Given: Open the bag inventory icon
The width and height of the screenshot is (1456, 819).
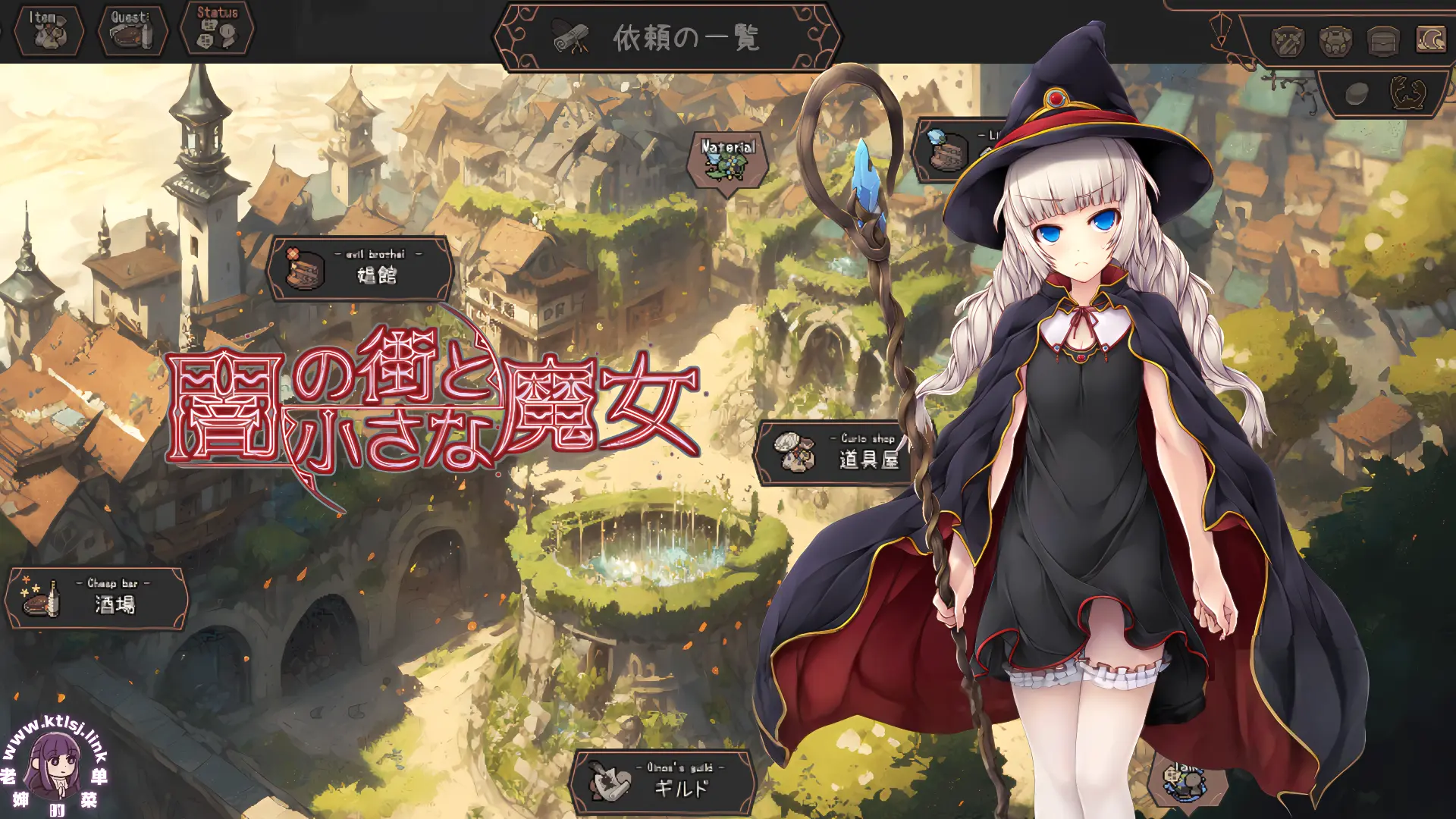Looking at the screenshot, I should [x=1382, y=42].
